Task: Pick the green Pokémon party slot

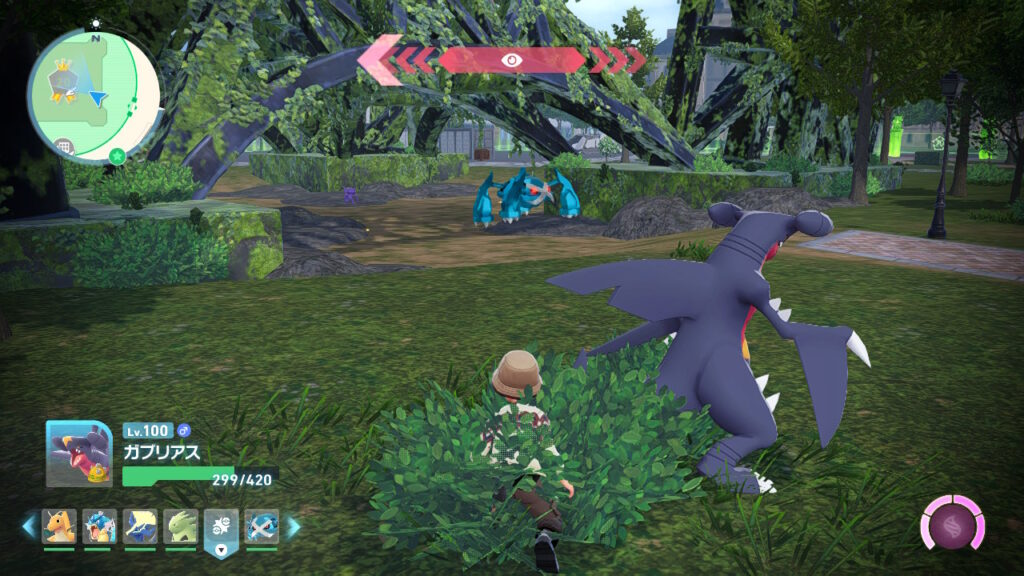Action: [x=181, y=526]
